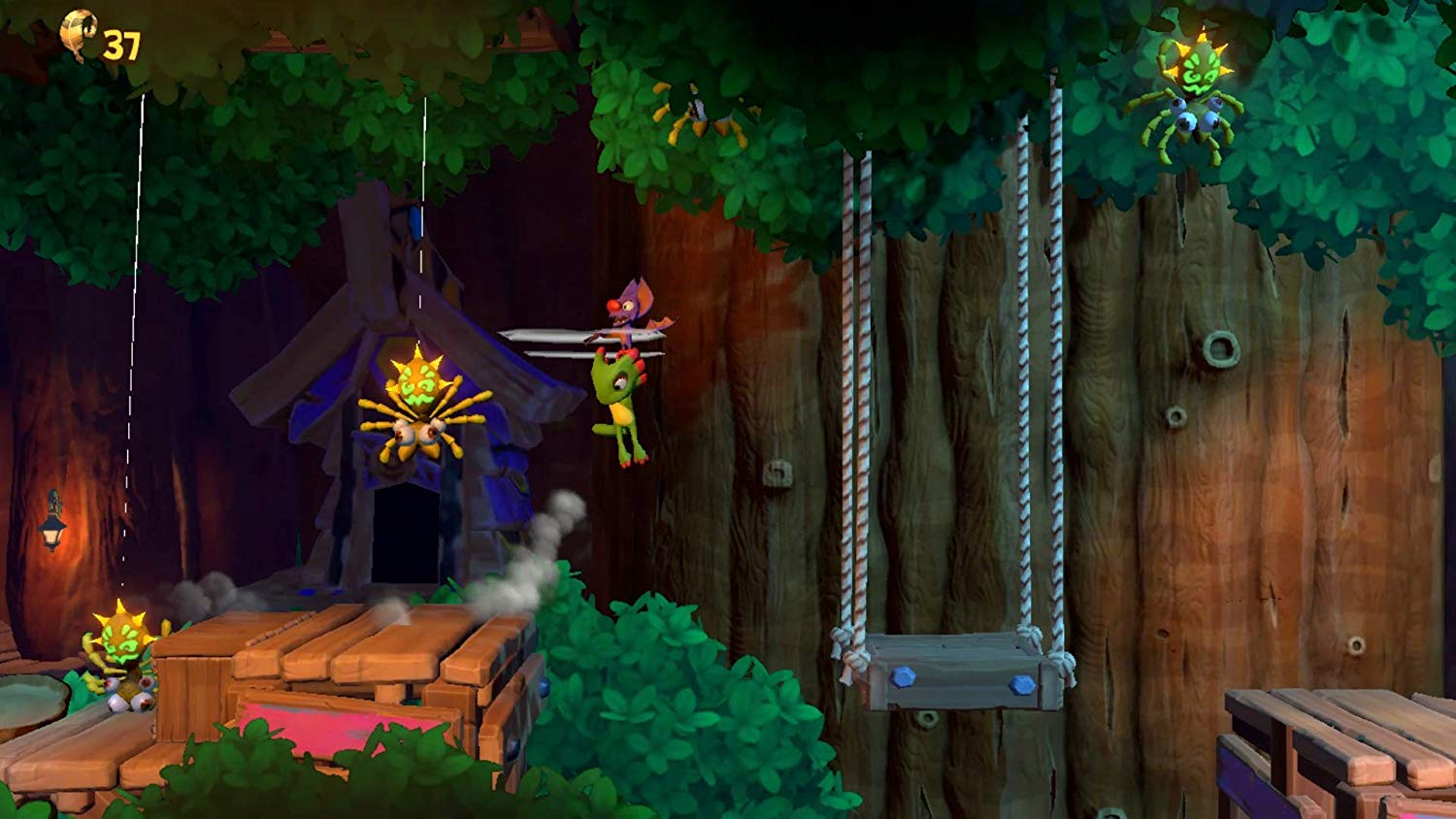Select the quill counter showing 37

coord(121,41)
